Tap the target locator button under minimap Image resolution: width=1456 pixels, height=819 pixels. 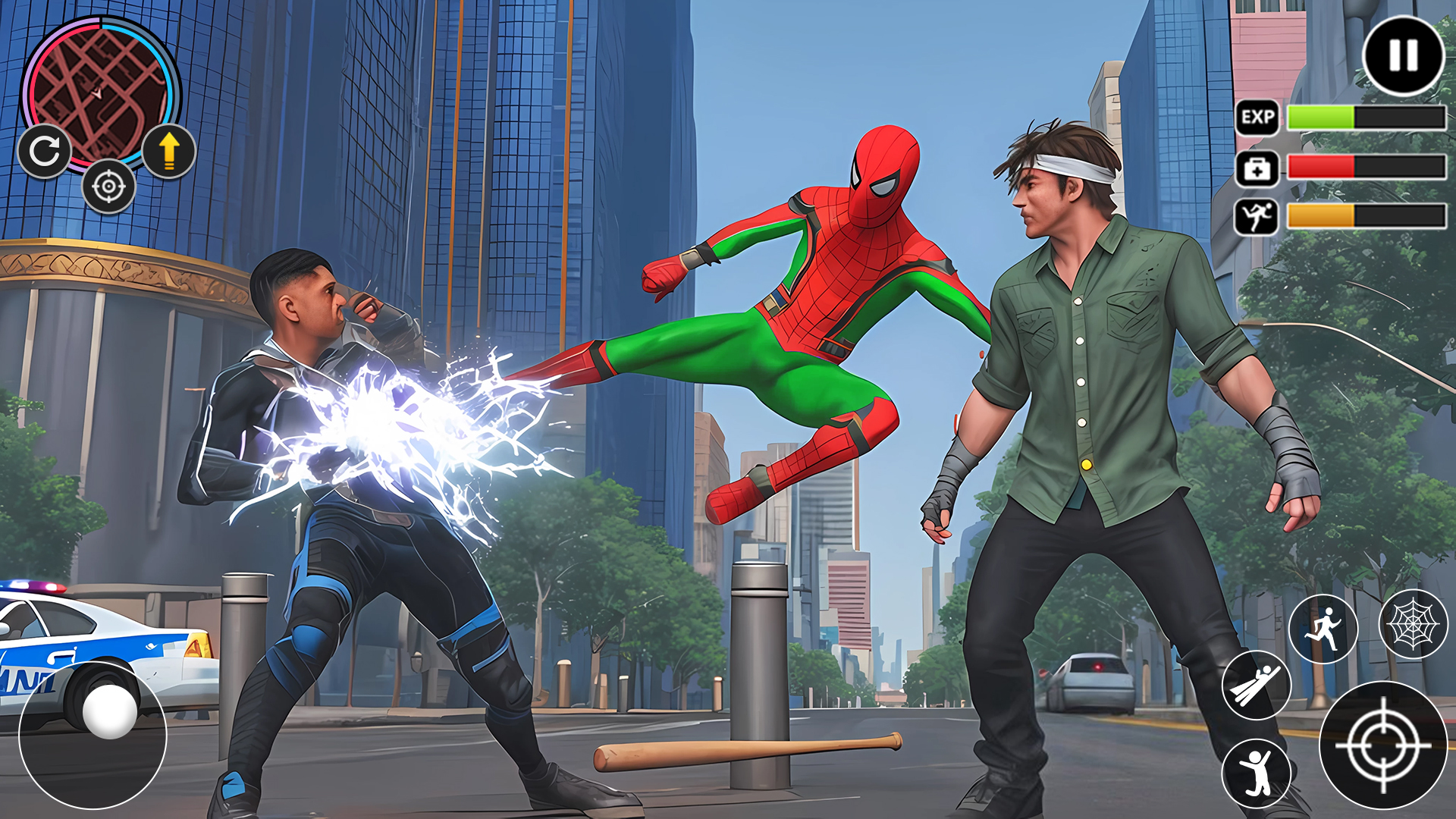(108, 187)
